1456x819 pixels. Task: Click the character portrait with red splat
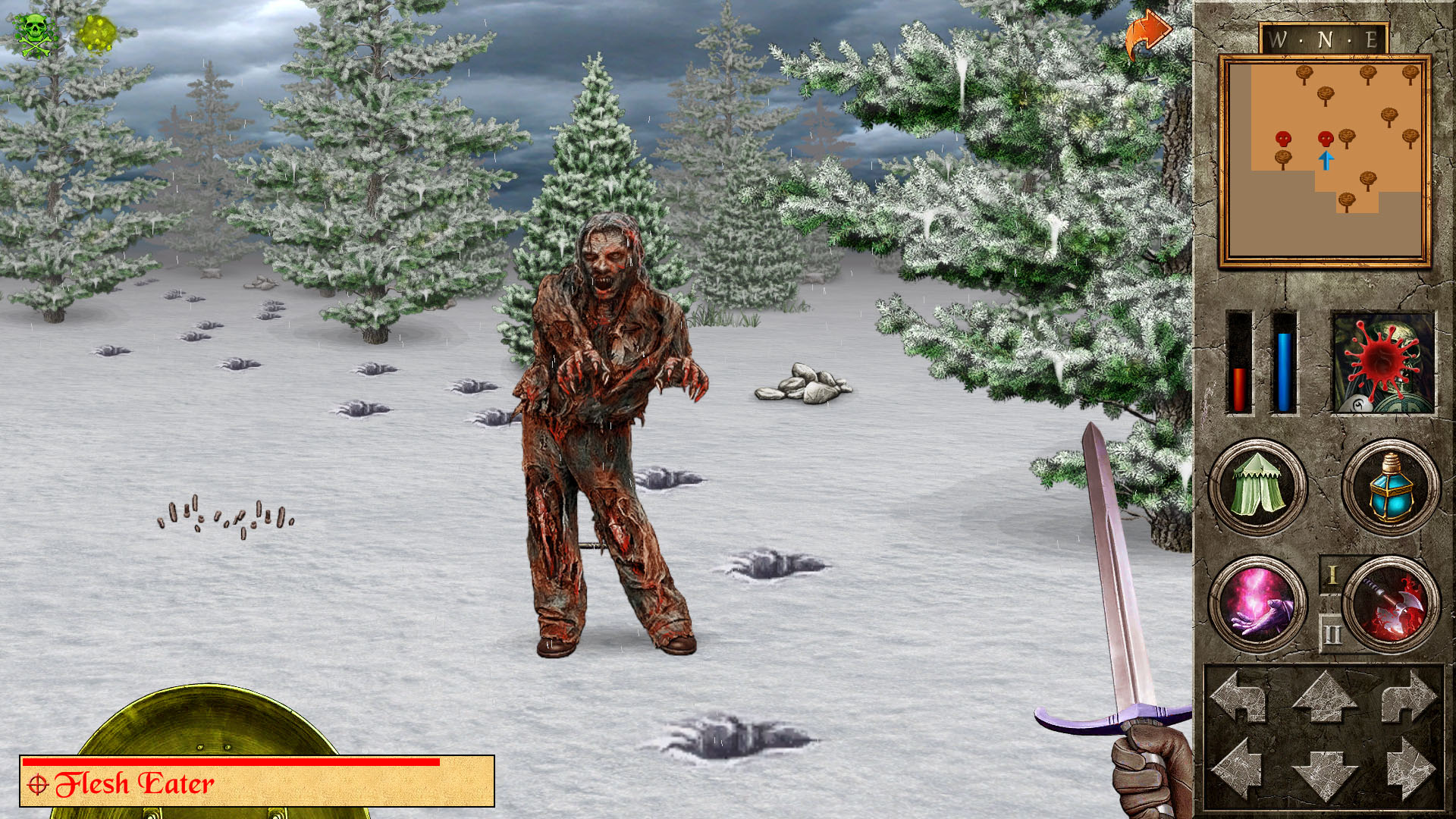pyautogui.click(x=1383, y=363)
